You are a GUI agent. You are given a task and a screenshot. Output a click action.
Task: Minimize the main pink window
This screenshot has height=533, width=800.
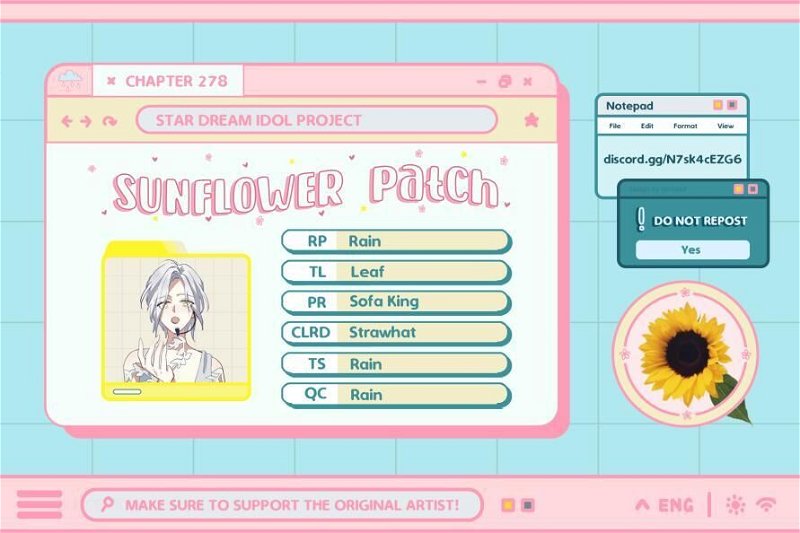pos(481,81)
